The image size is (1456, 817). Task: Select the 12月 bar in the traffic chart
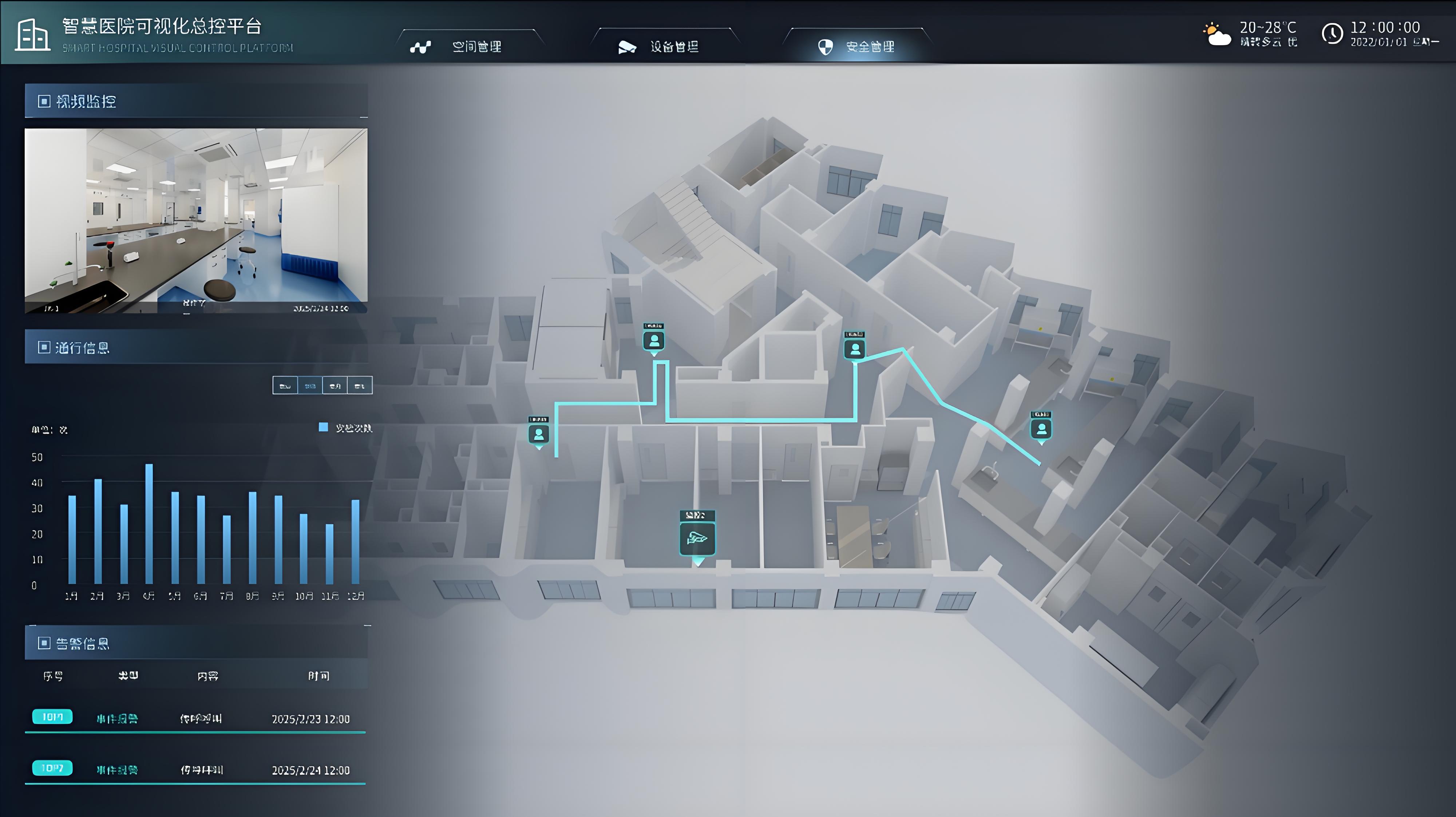click(x=356, y=541)
